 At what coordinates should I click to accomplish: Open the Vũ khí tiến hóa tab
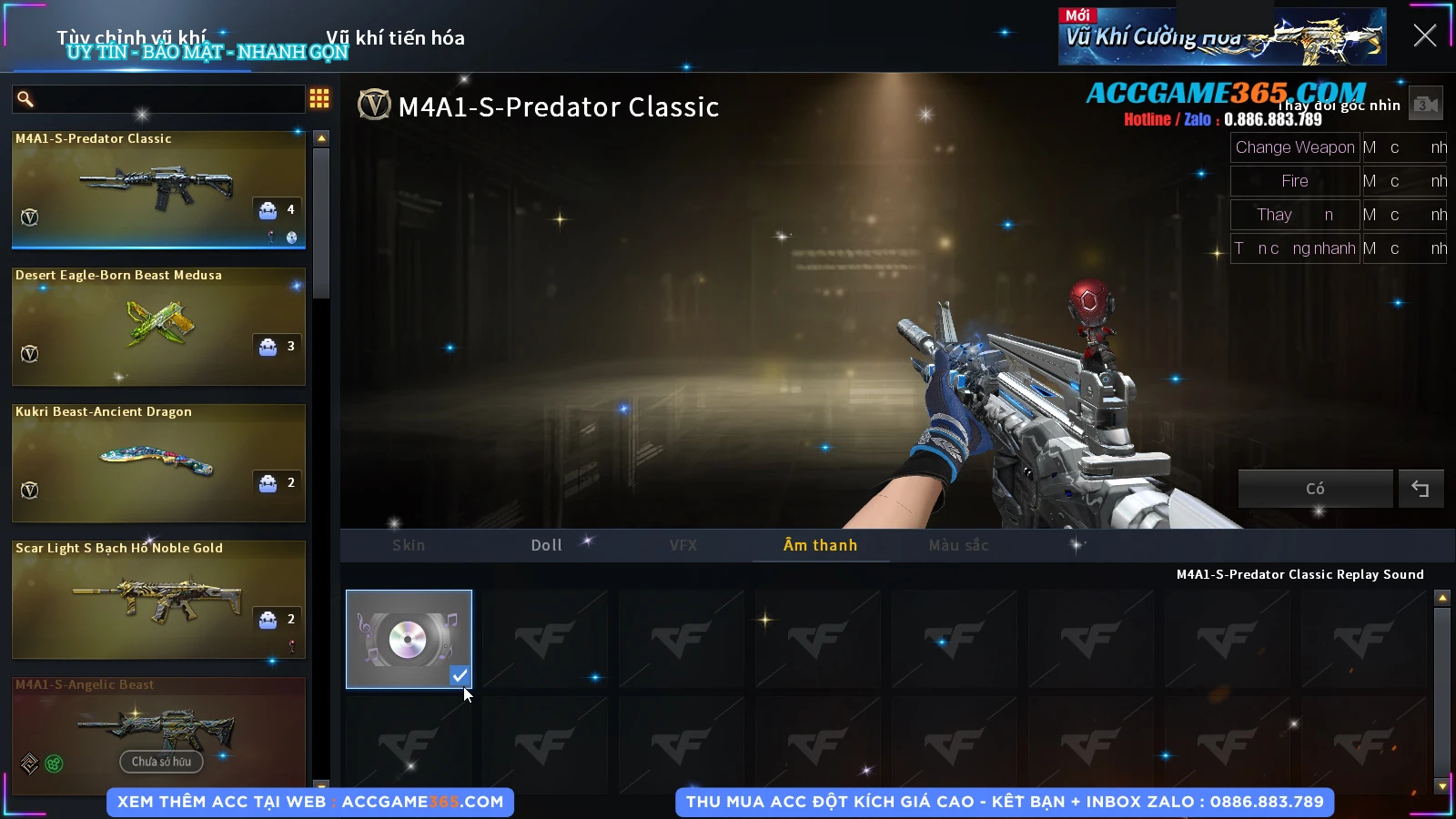tap(395, 38)
